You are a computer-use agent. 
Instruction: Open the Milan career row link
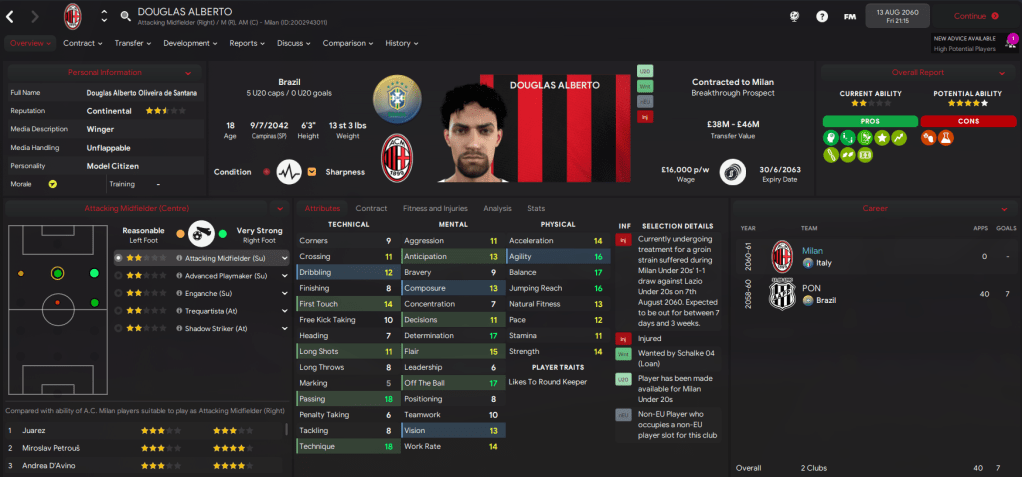click(811, 251)
